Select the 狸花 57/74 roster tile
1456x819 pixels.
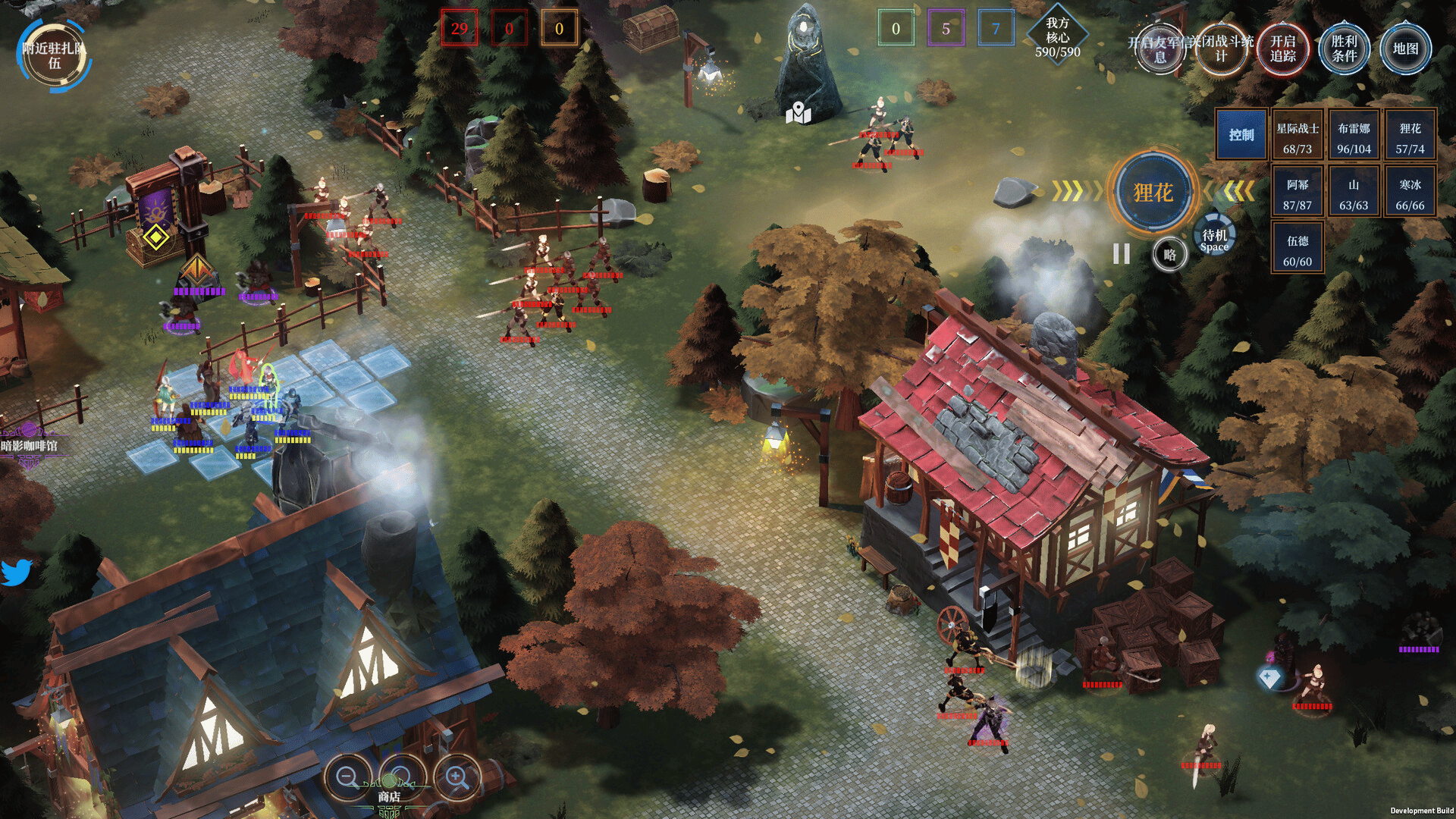click(1410, 138)
